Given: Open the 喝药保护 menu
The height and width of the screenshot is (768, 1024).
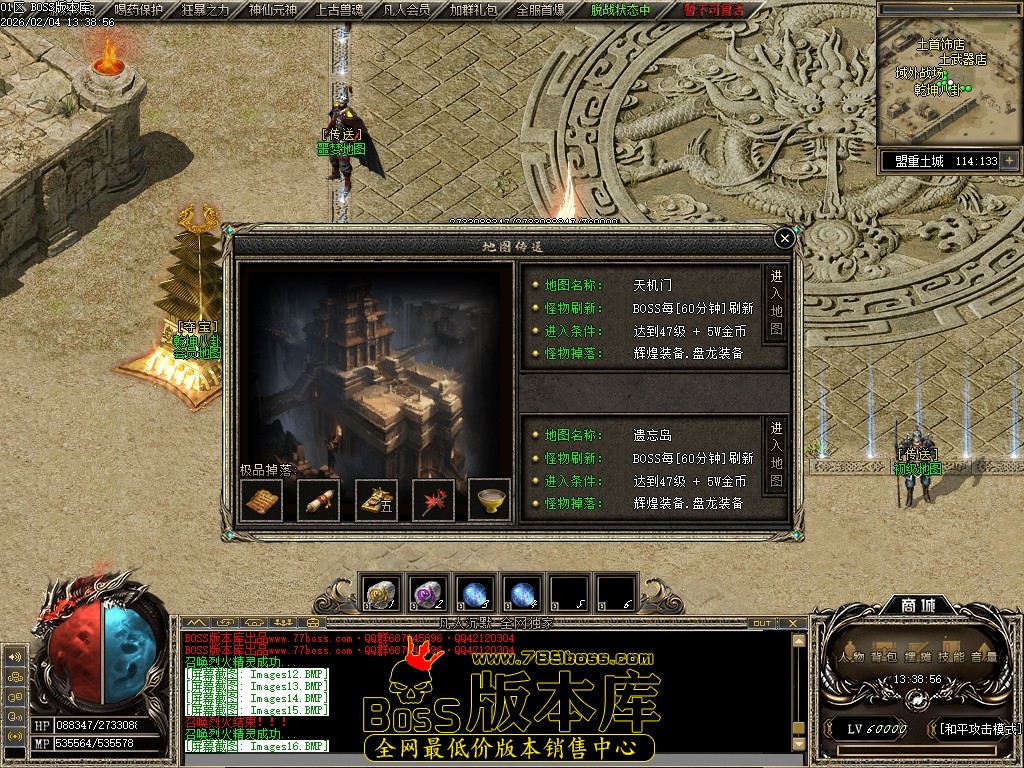Looking at the screenshot, I should tap(139, 10).
